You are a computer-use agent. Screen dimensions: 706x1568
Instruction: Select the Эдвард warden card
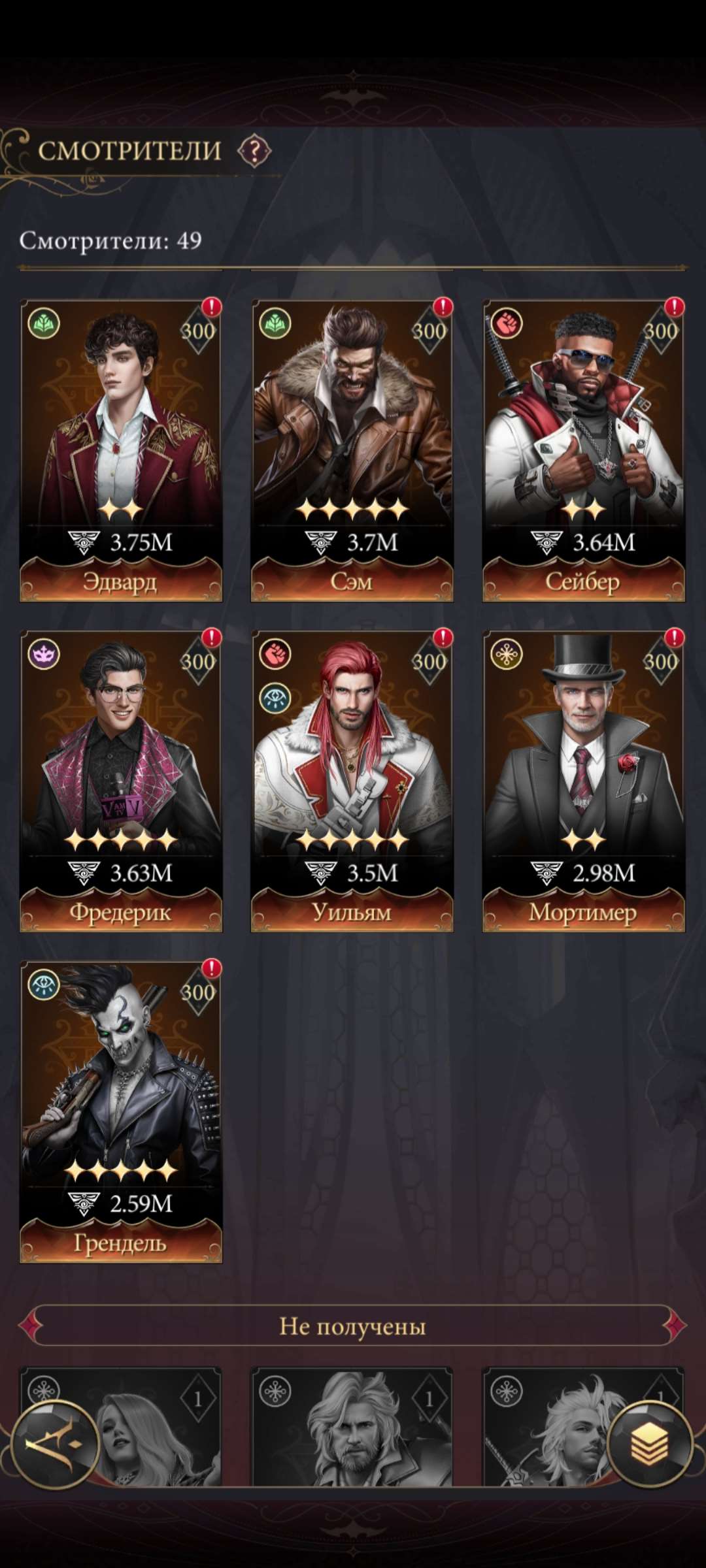[121, 451]
